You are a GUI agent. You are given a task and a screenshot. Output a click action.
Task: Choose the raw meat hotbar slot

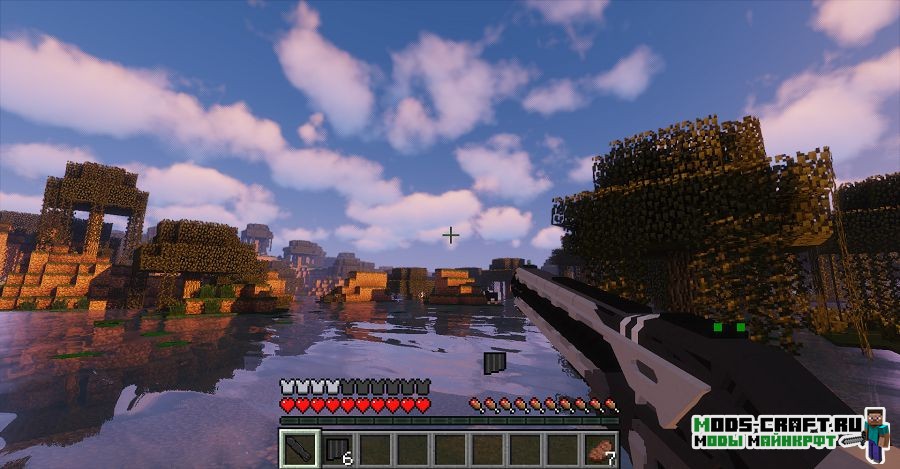click(600, 449)
